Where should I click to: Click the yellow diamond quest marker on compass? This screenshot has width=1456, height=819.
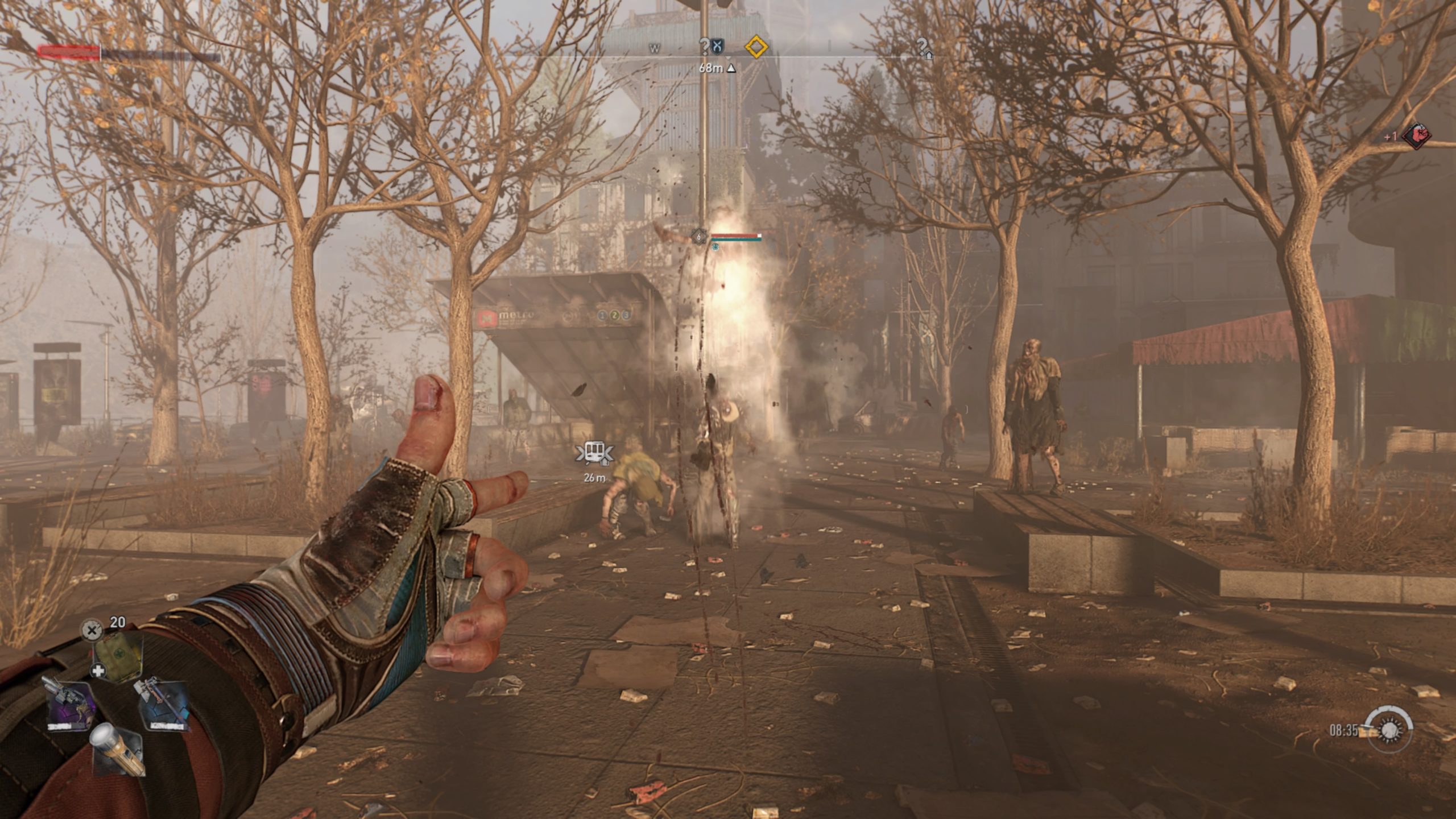click(x=756, y=47)
